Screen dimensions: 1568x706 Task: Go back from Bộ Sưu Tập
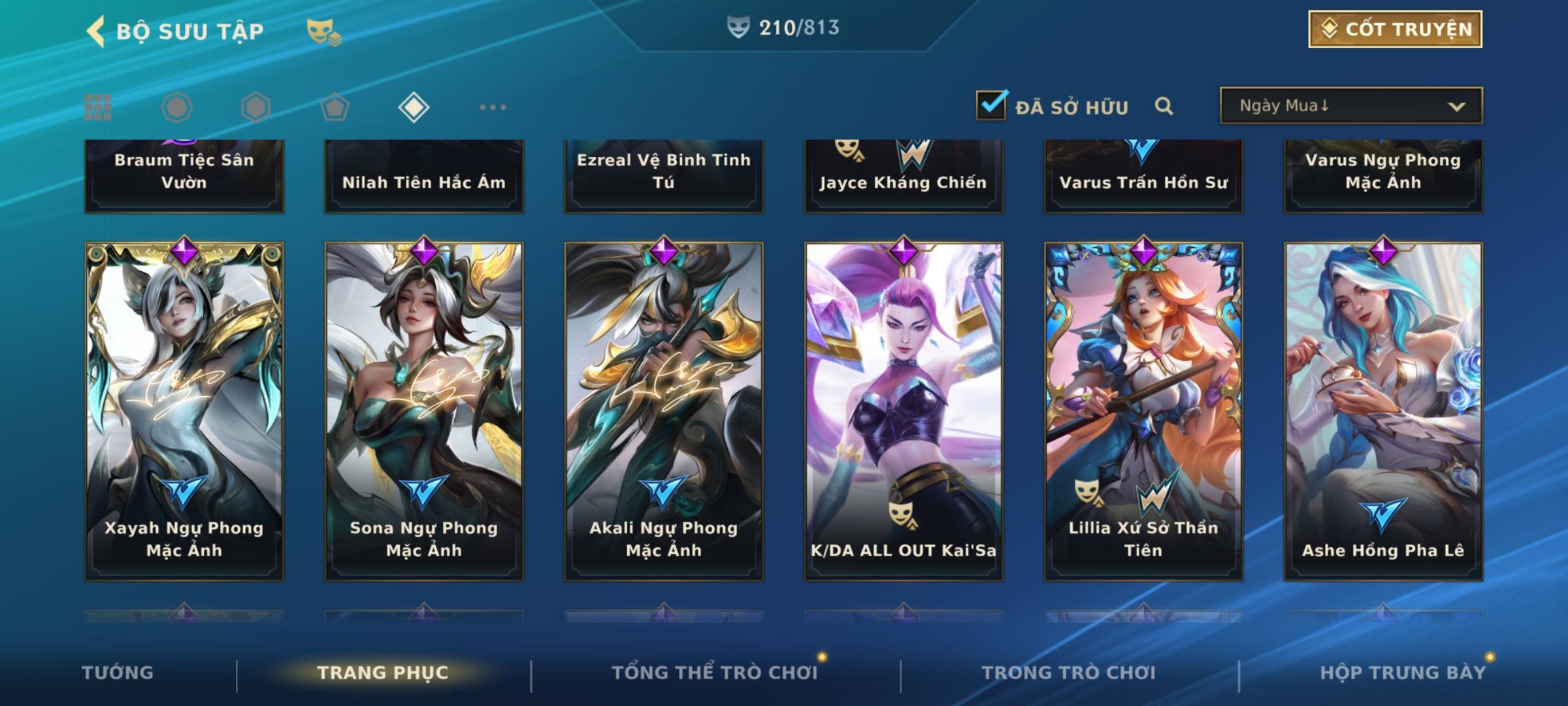(96, 31)
